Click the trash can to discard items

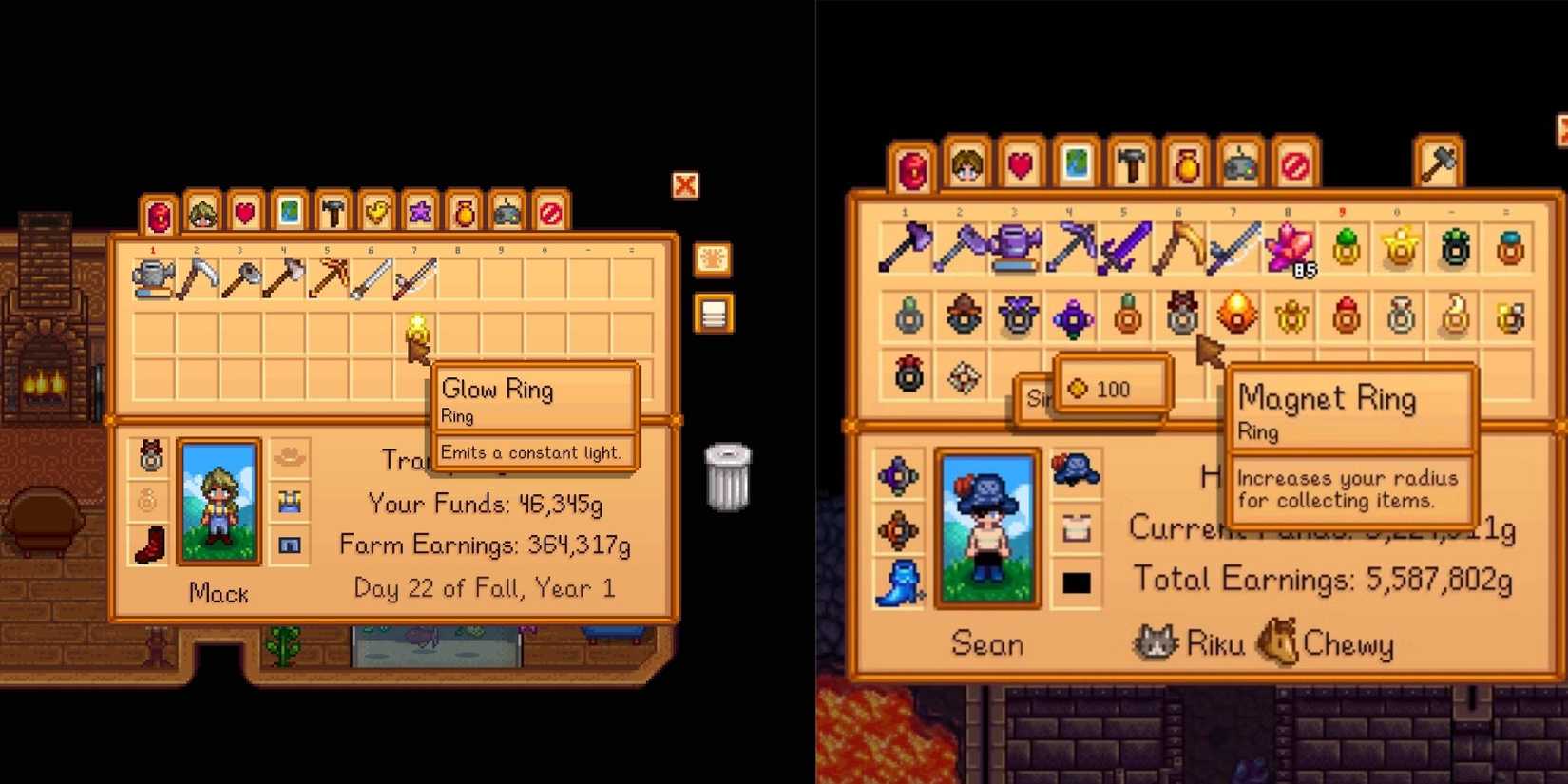[x=727, y=475]
